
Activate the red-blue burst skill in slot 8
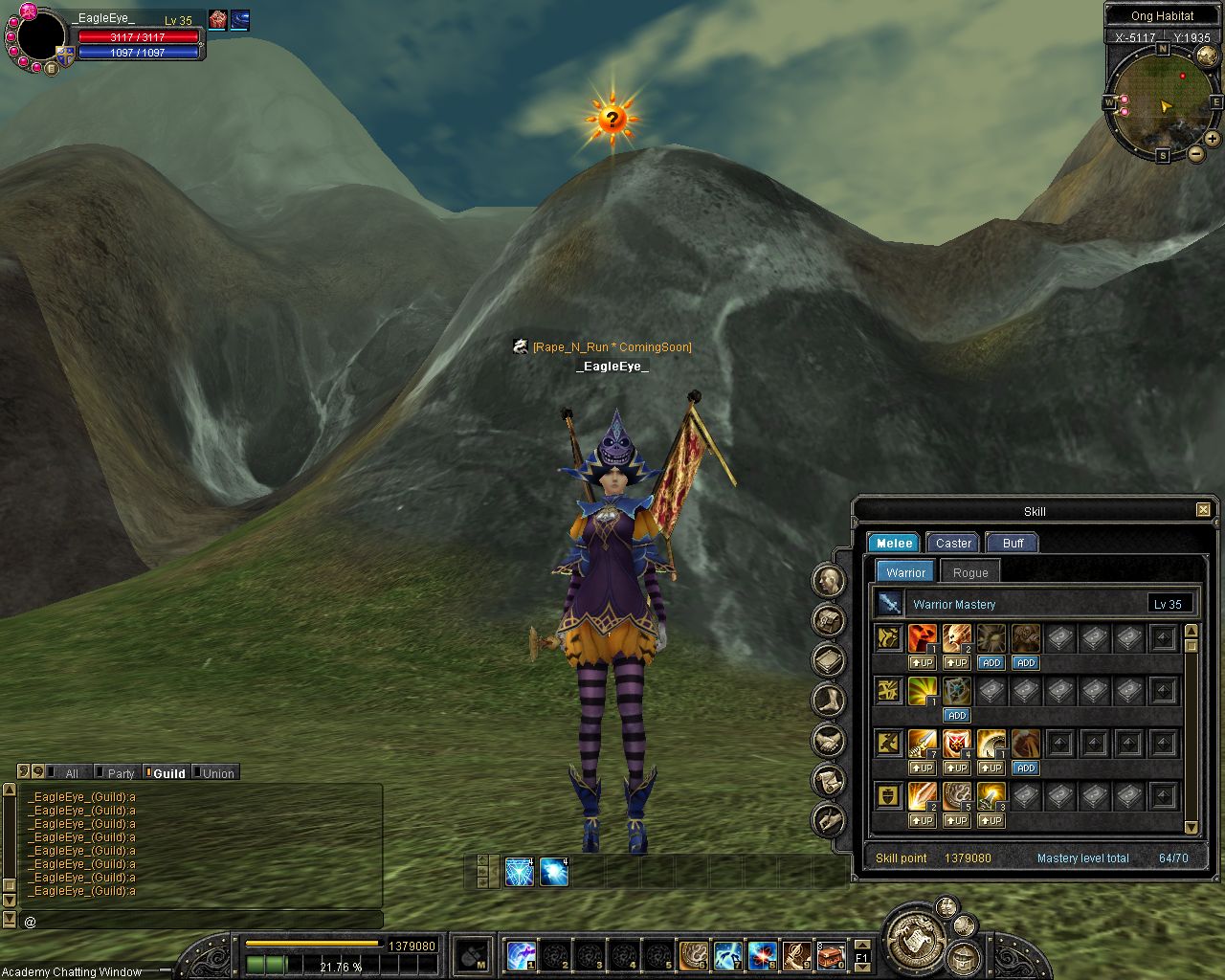click(762, 954)
